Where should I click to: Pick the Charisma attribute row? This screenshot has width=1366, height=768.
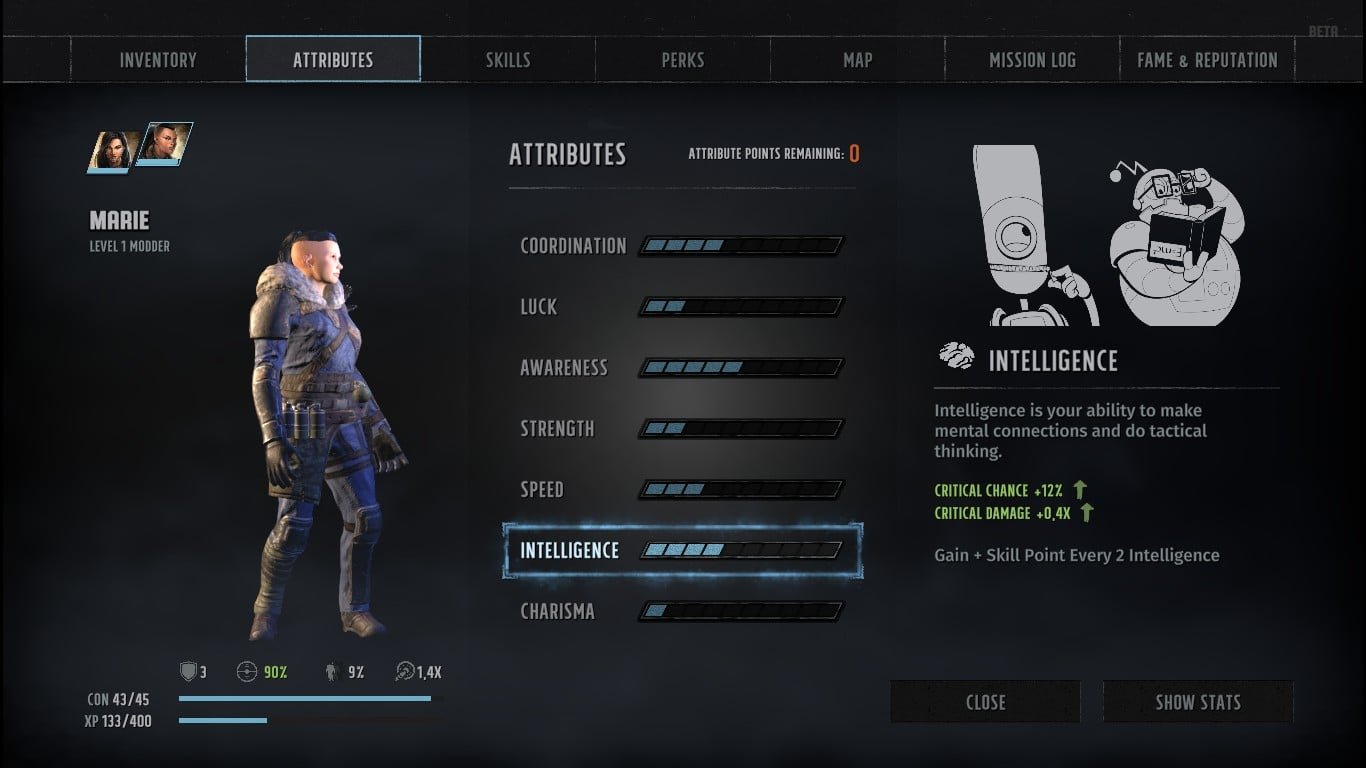[x=682, y=611]
